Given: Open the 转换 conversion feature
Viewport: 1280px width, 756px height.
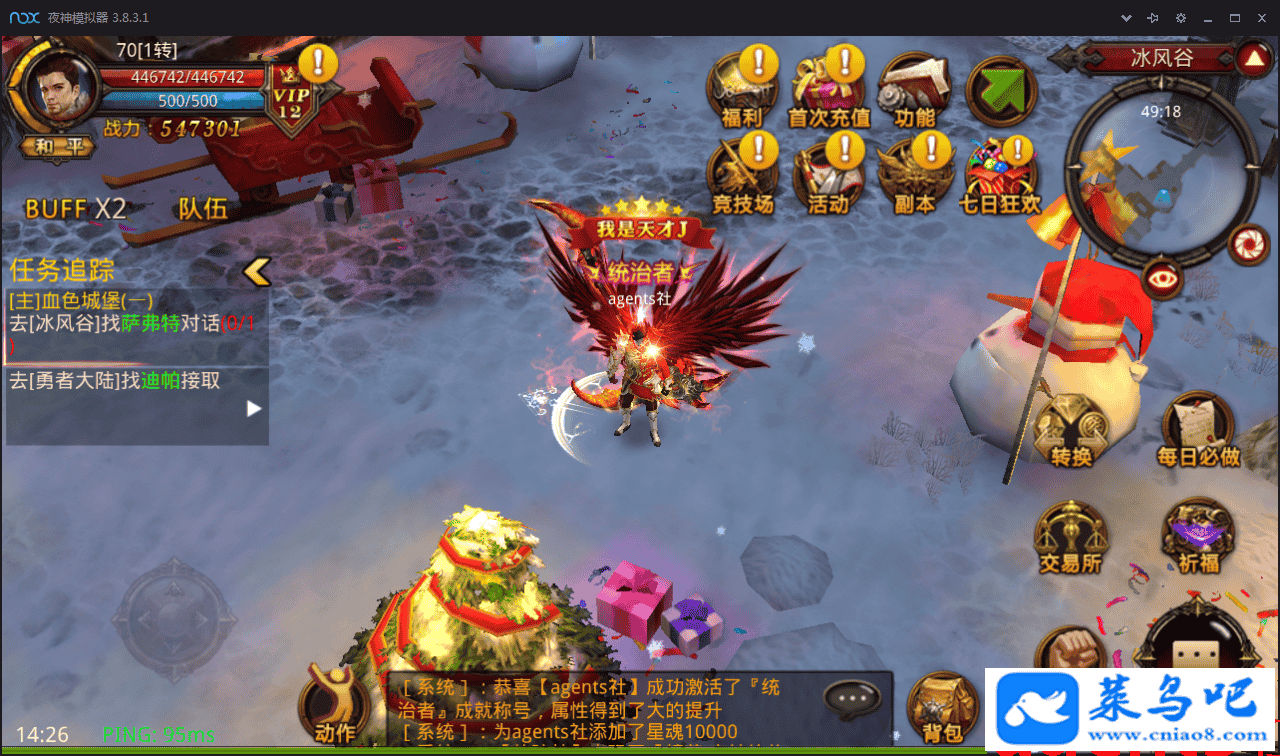Looking at the screenshot, I should click(x=1070, y=432).
